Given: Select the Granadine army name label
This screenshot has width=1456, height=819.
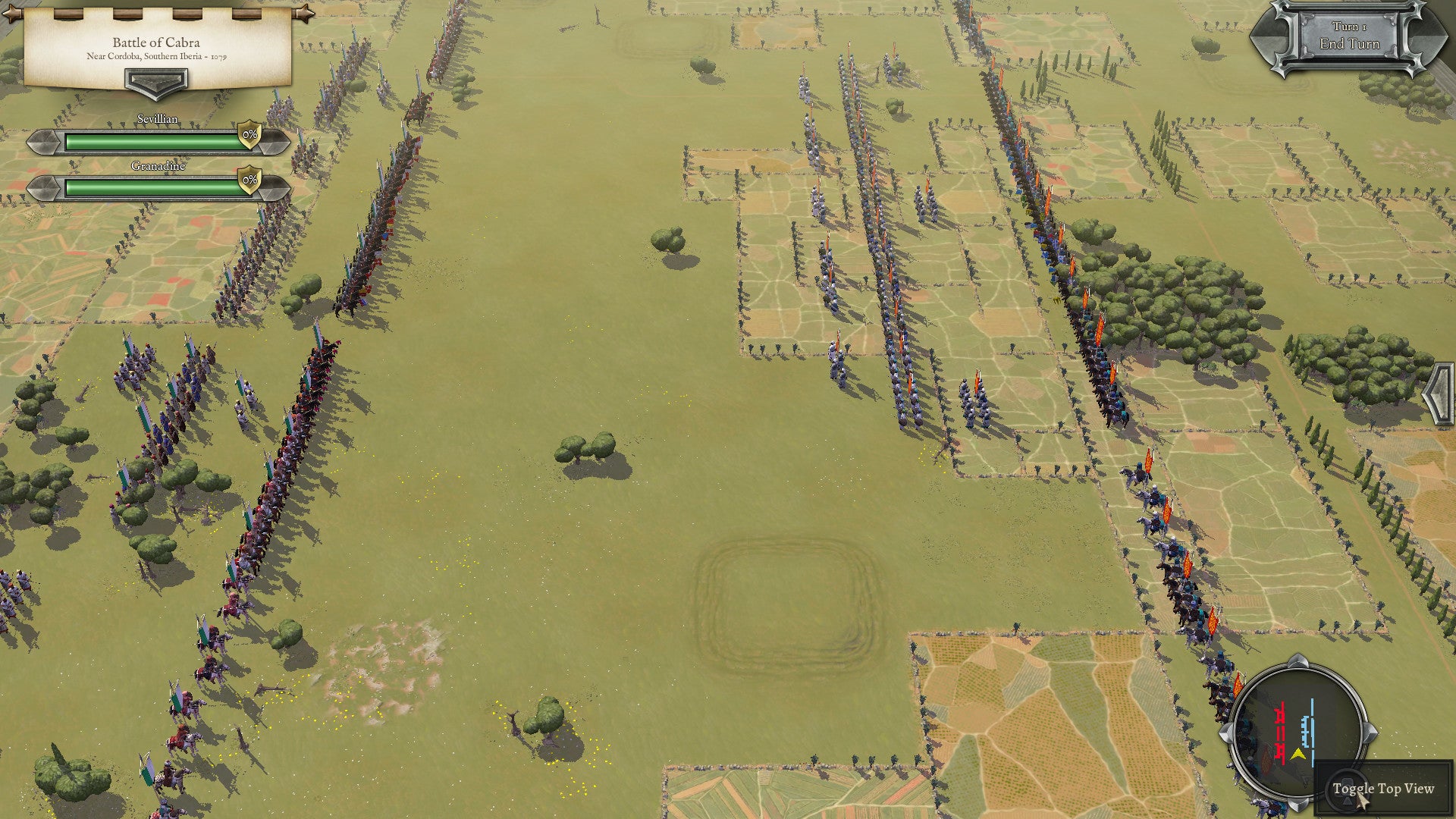Looking at the screenshot, I should tap(158, 166).
